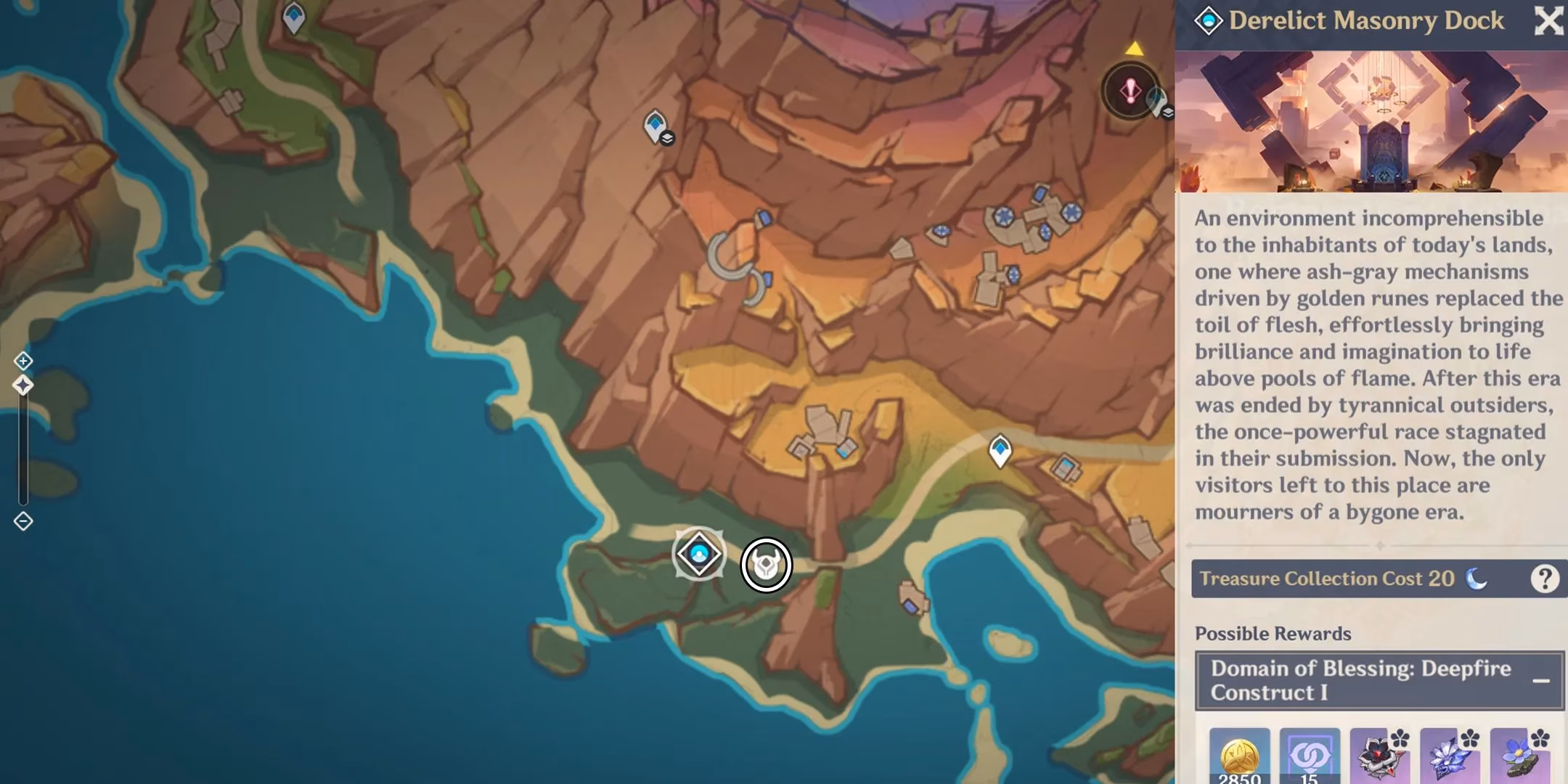Click the highlighted Derelict Masonry Dock domain pin
The image size is (1568, 784).
point(699,553)
